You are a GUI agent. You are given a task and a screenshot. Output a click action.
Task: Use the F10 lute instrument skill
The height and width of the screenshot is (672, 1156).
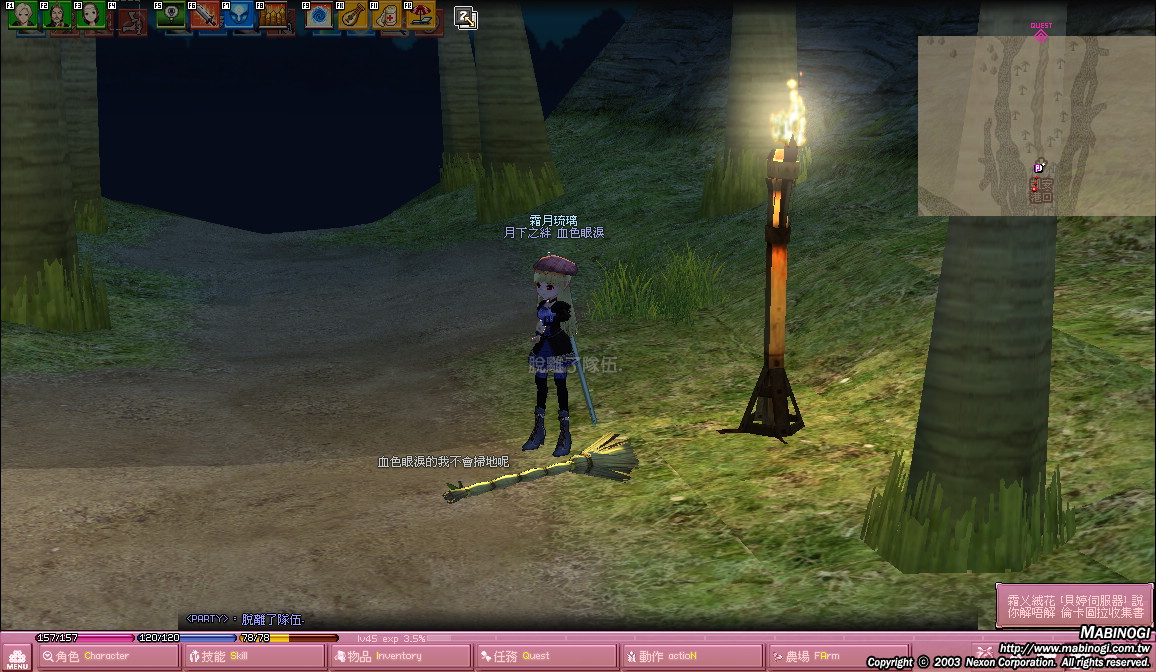coord(354,15)
